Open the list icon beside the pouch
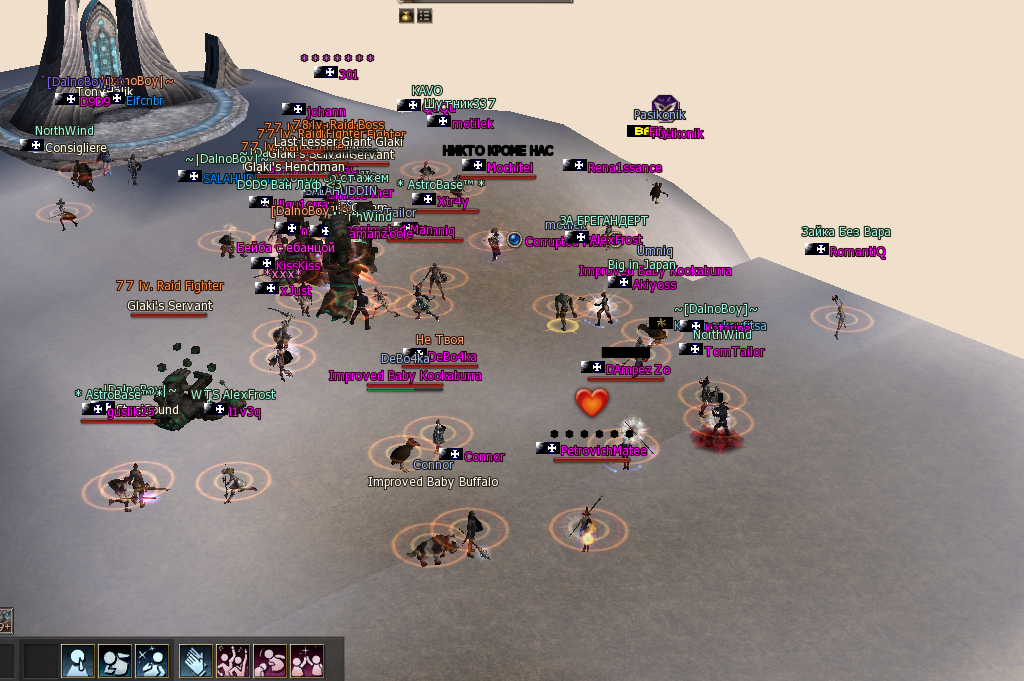Image resolution: width=1024 pixels, height=681 pixels. pyautogui.click(x=424, y=16)
